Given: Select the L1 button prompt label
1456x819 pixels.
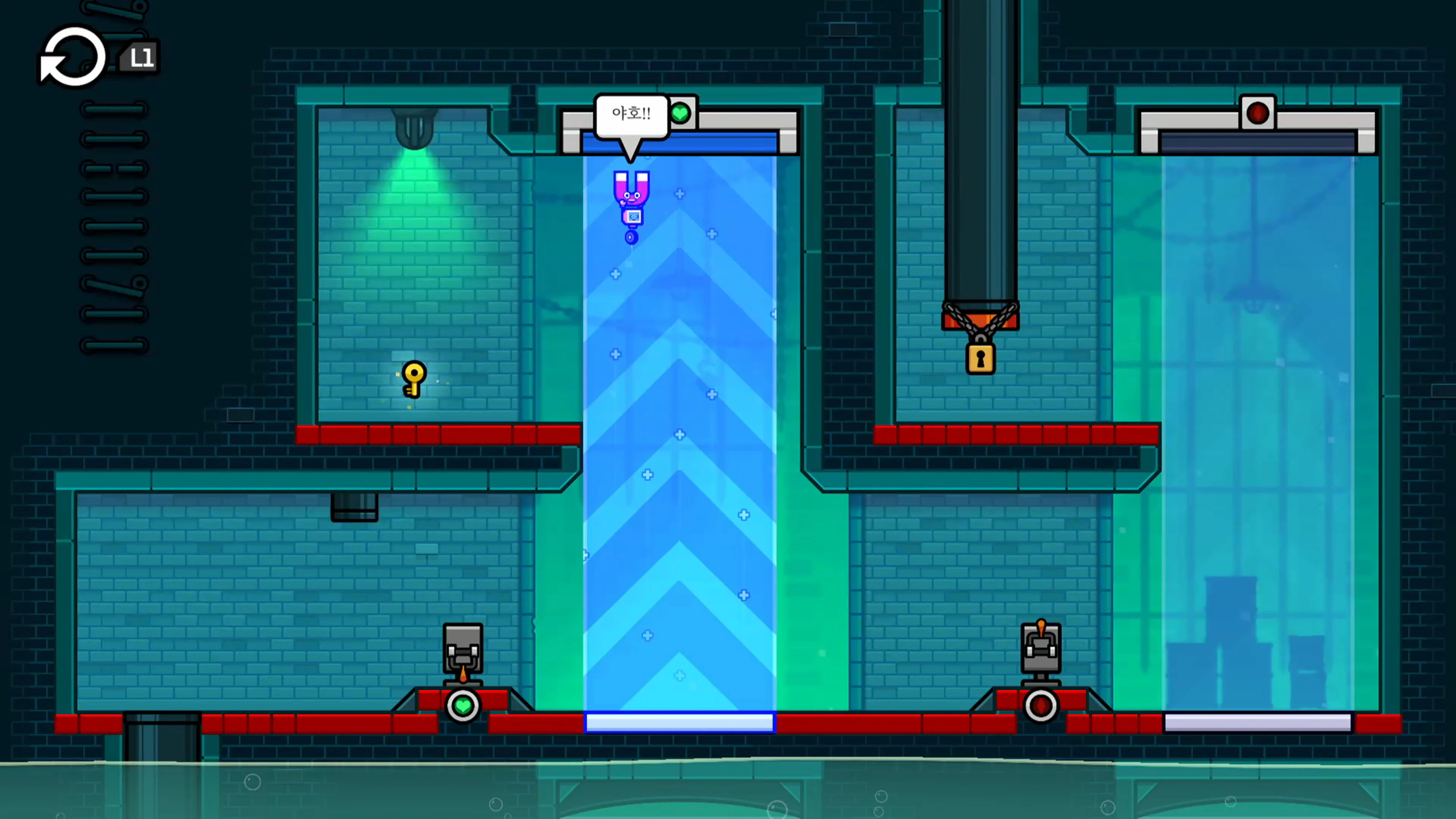Looking at the screenshot, I should tap(141, 56).
